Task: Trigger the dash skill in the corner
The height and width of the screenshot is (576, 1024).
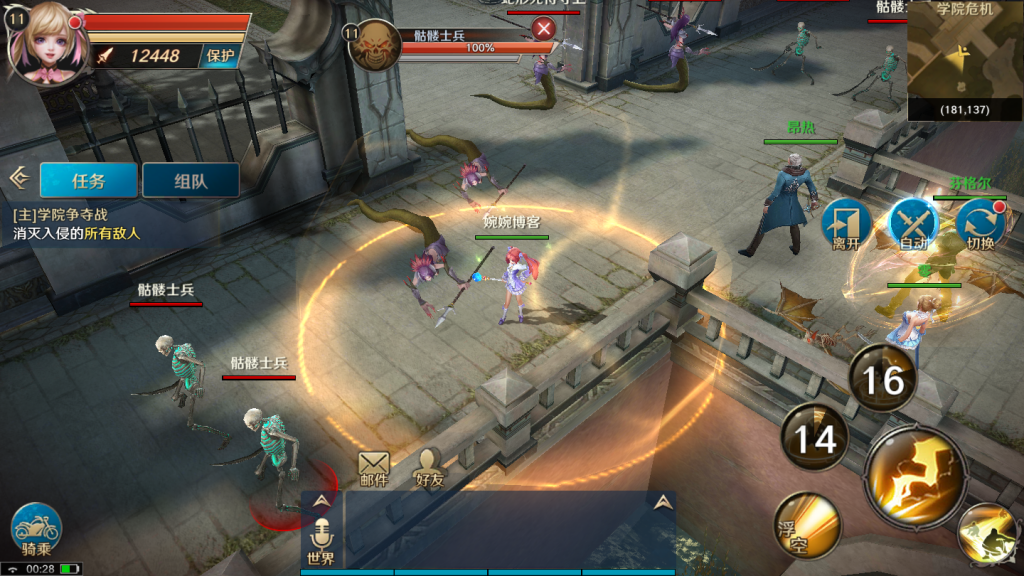Action: tap(990, 535)
